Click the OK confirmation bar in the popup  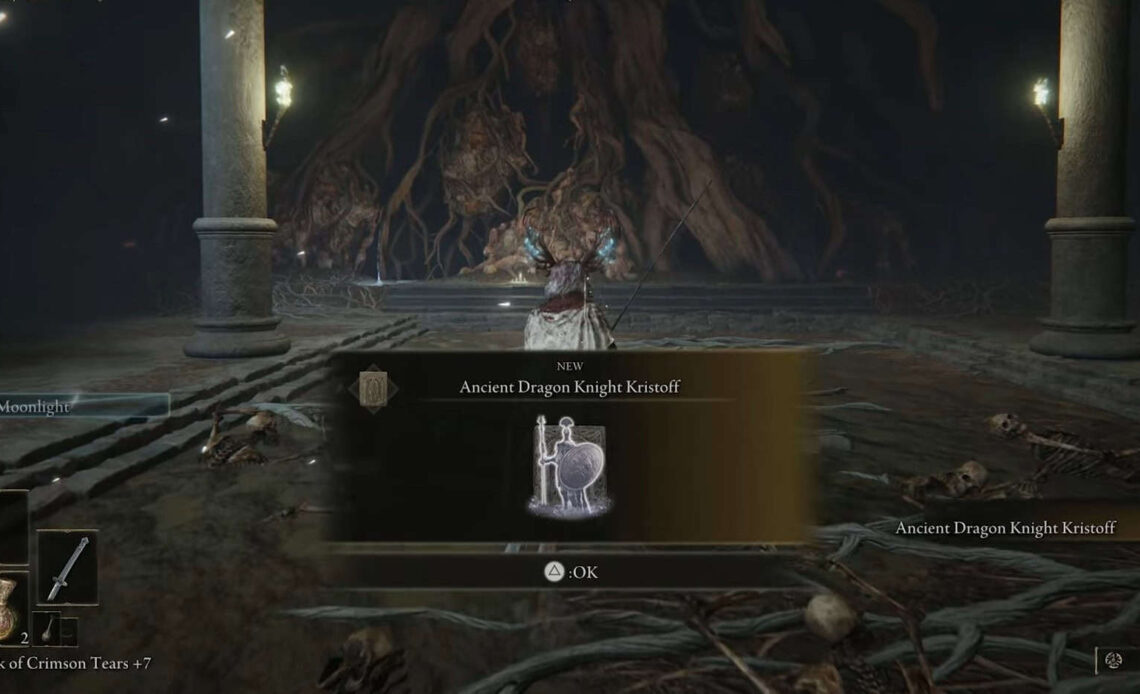click(x=571, y=573)
